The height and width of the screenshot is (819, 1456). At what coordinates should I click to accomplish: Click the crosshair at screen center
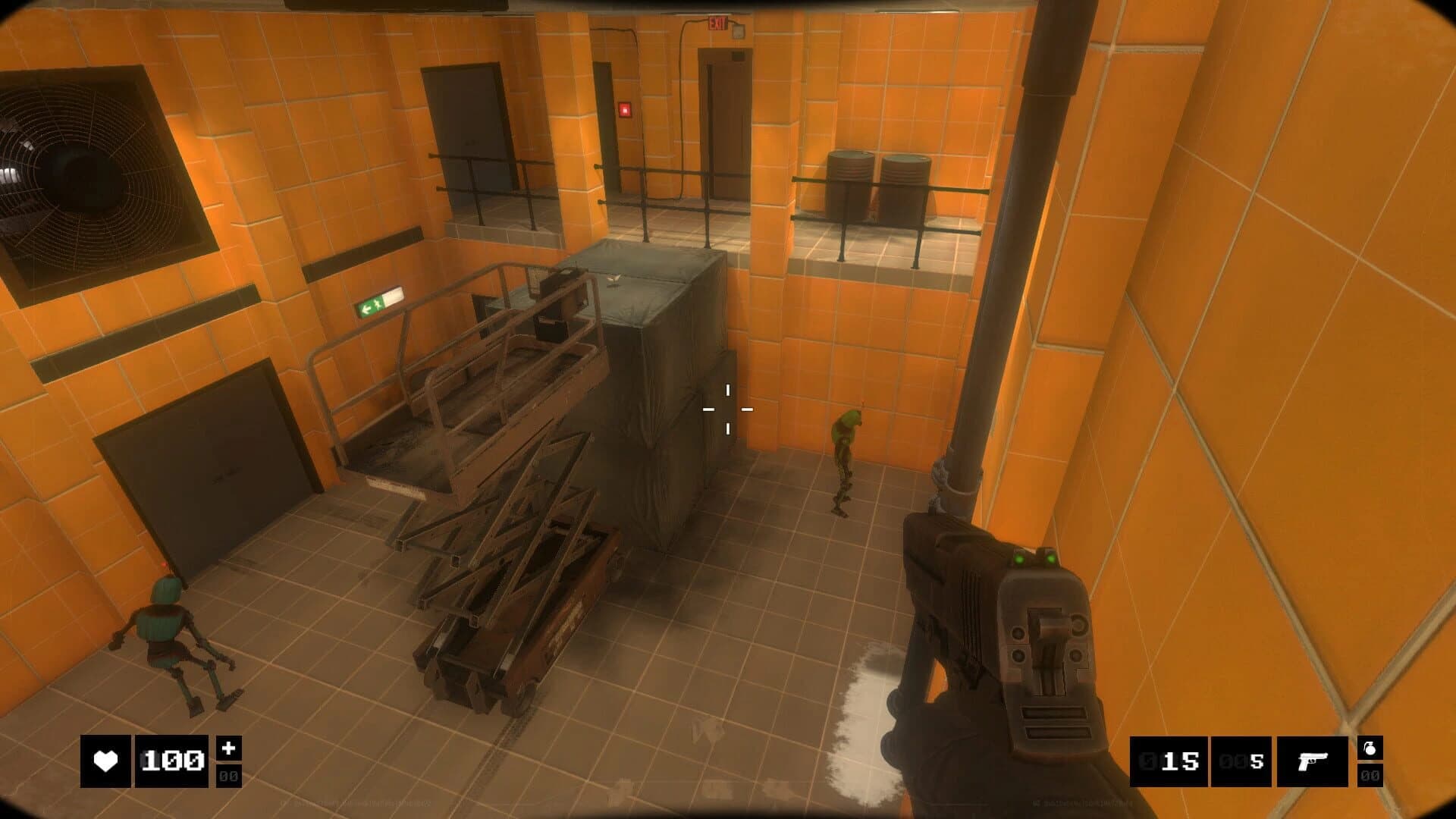(x=728, y=409)
